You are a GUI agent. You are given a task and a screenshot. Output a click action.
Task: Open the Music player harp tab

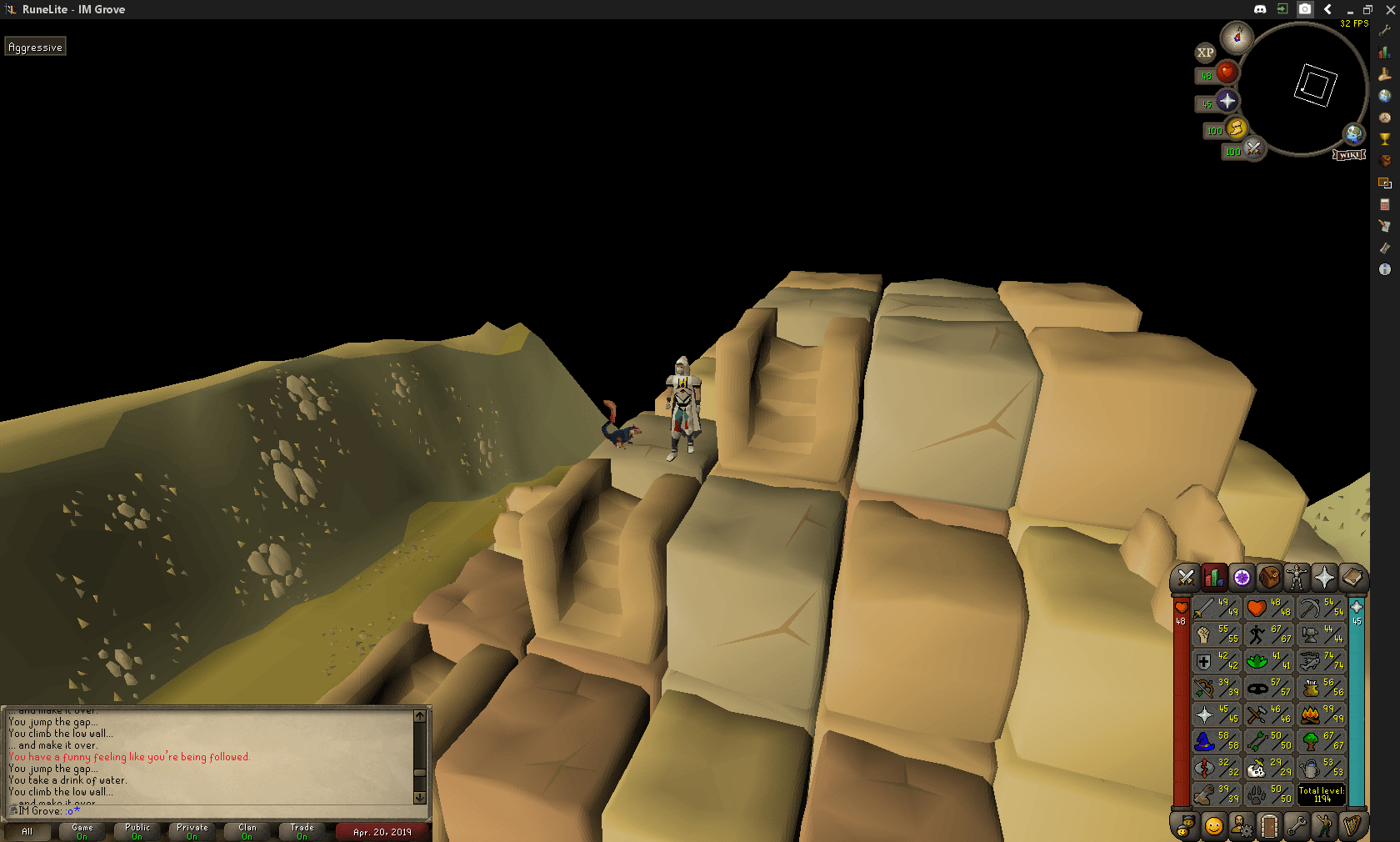[1352, 826]
